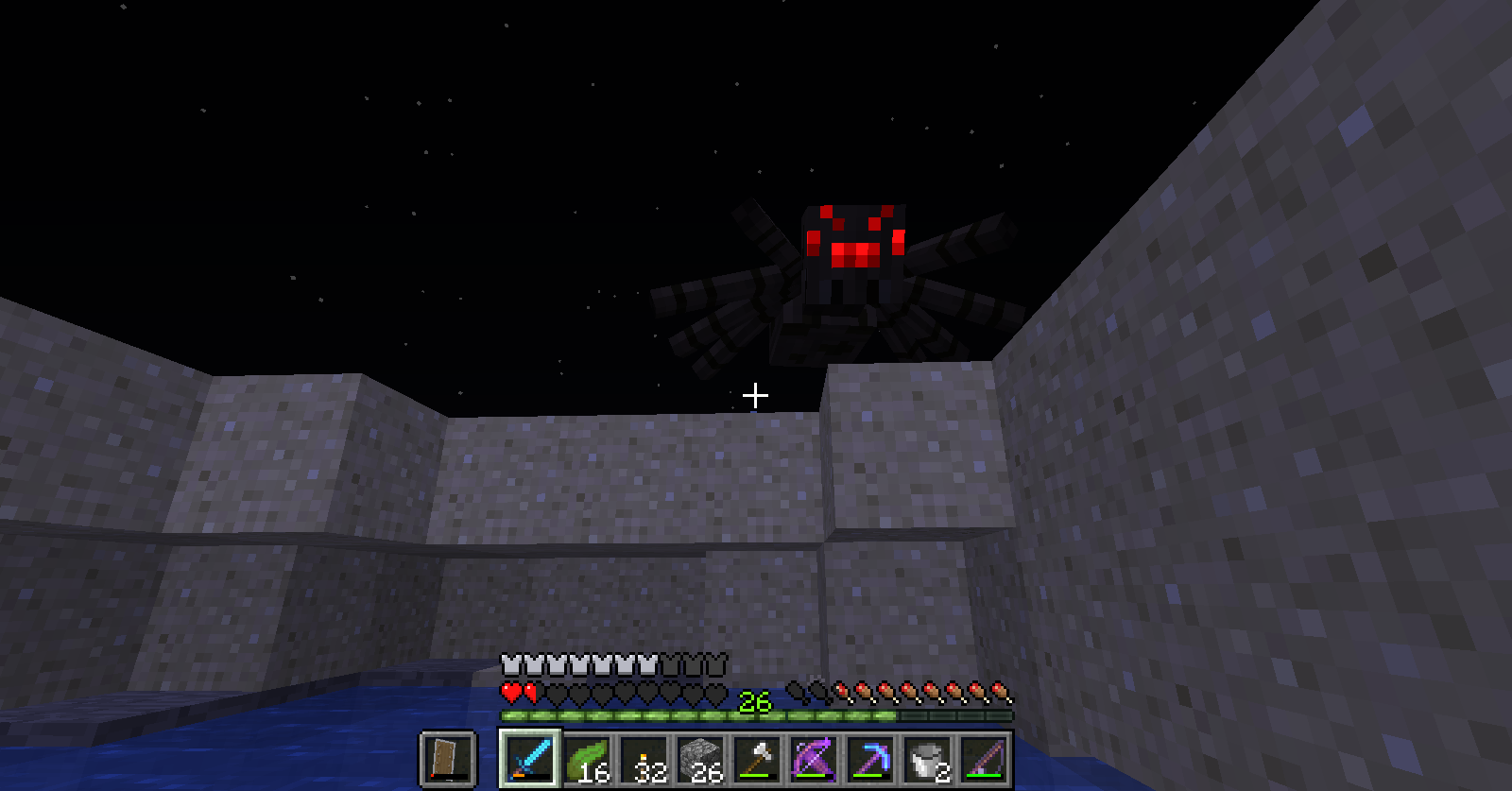Equip the enchanted crossbow from hotbar
The height and width of the screenshot is (791, 1512).
point(814,758)
